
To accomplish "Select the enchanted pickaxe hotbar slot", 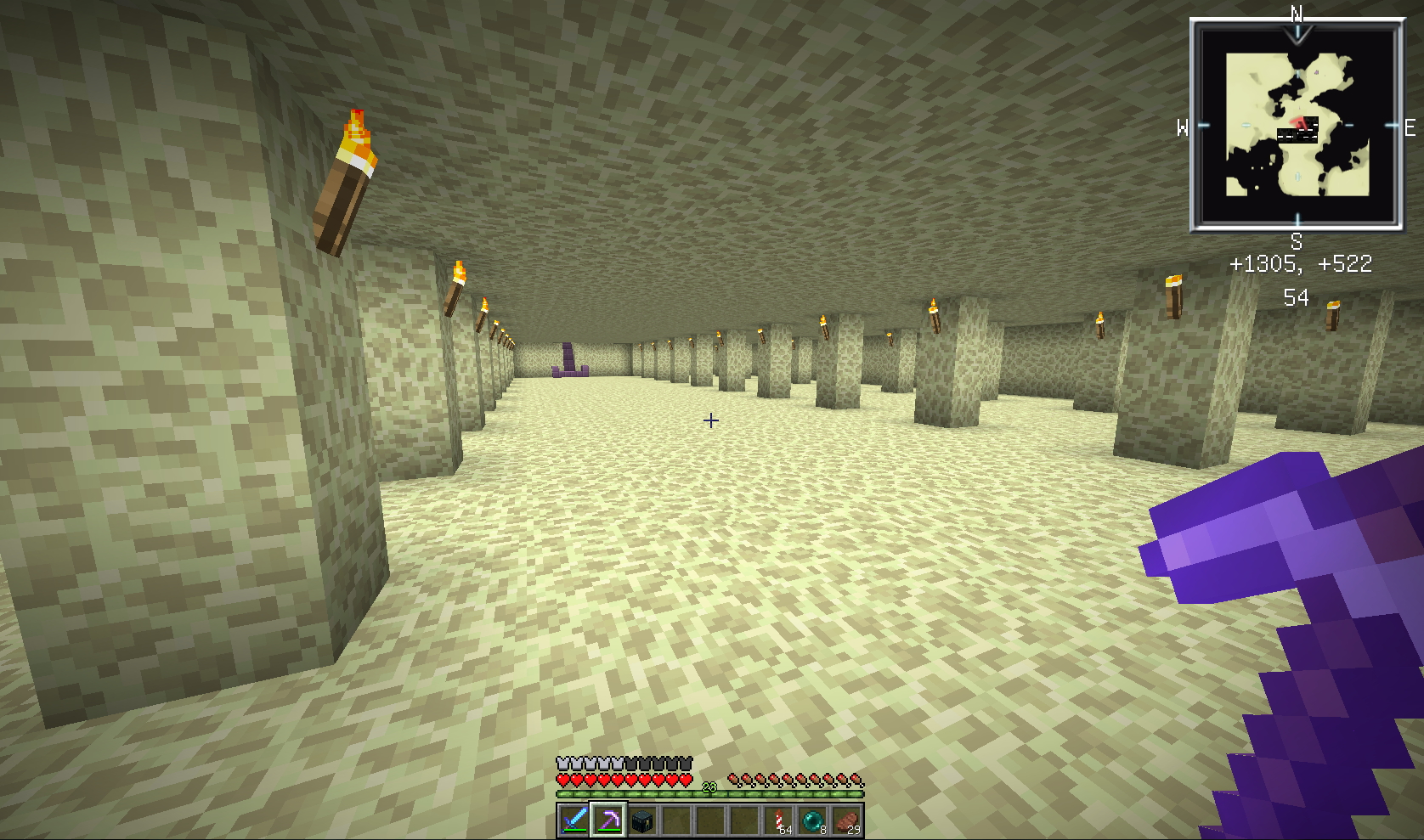I will coord(608,820).
